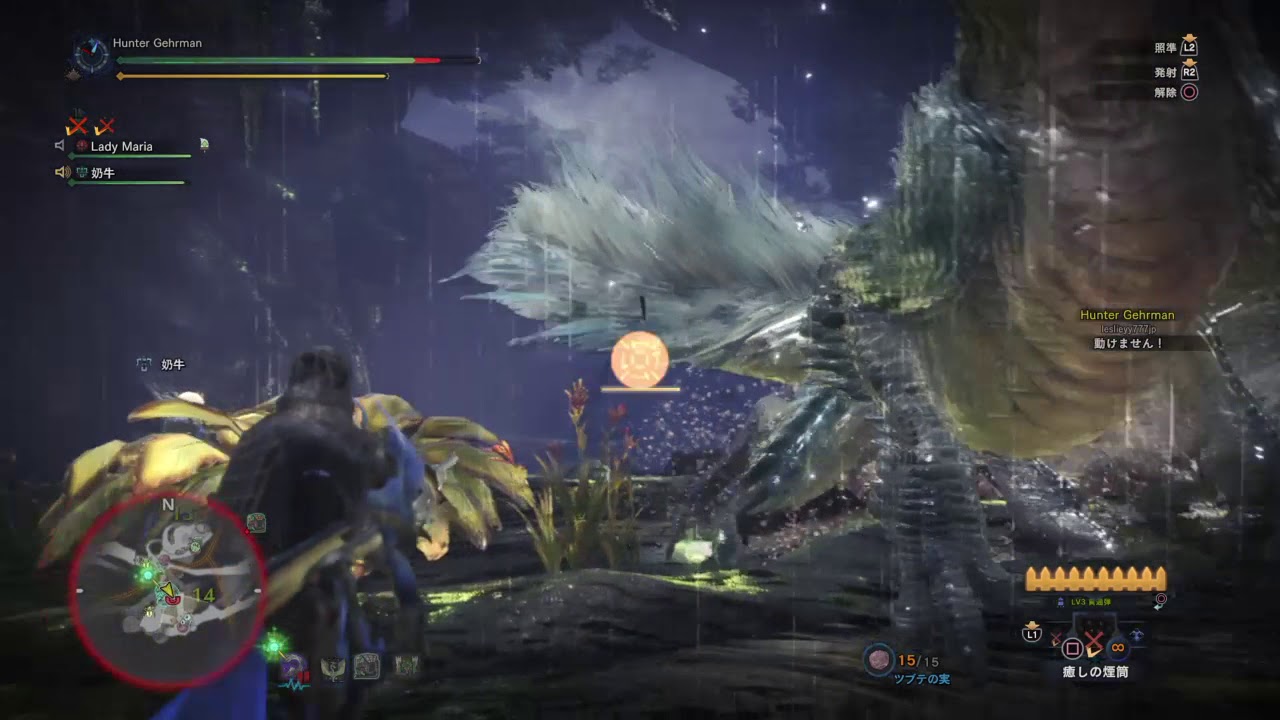This screenshot has height=720, width=1280.
Task: Click the monster icon beside the minimap
Action: coord(256,521)
